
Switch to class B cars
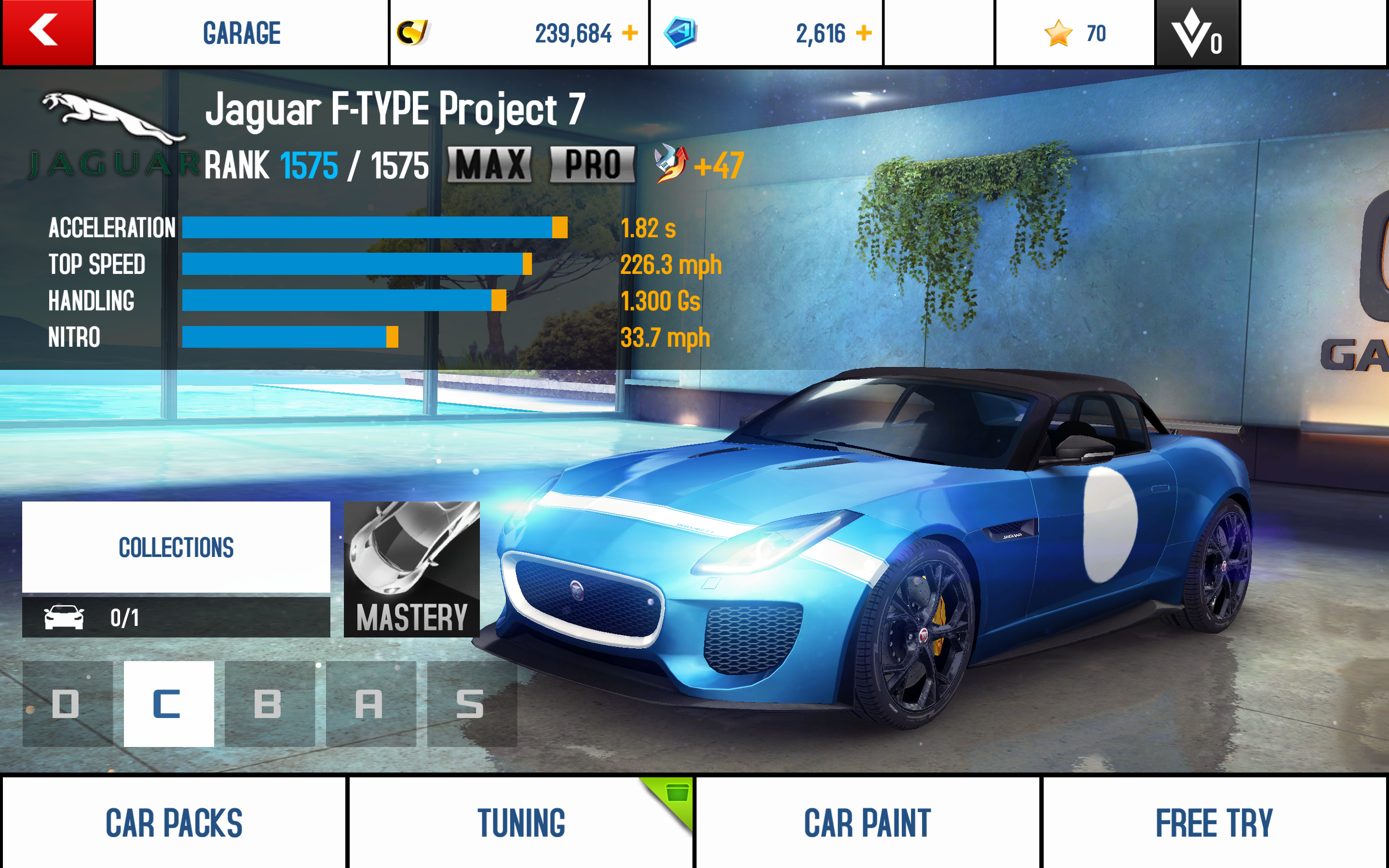coord(269,703)
